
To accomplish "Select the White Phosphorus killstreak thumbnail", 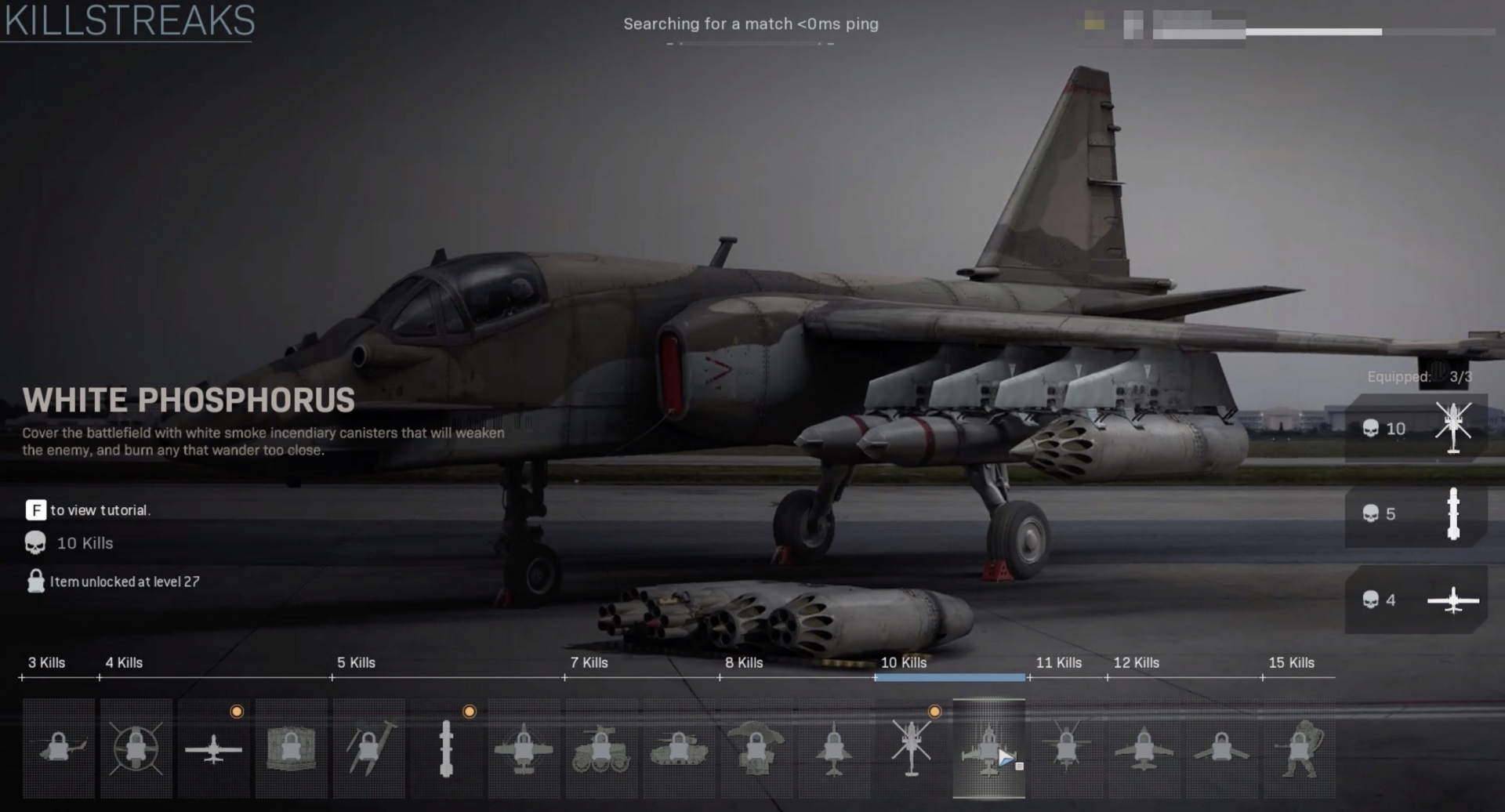I will pyautogui.click(x=990, y=749).
